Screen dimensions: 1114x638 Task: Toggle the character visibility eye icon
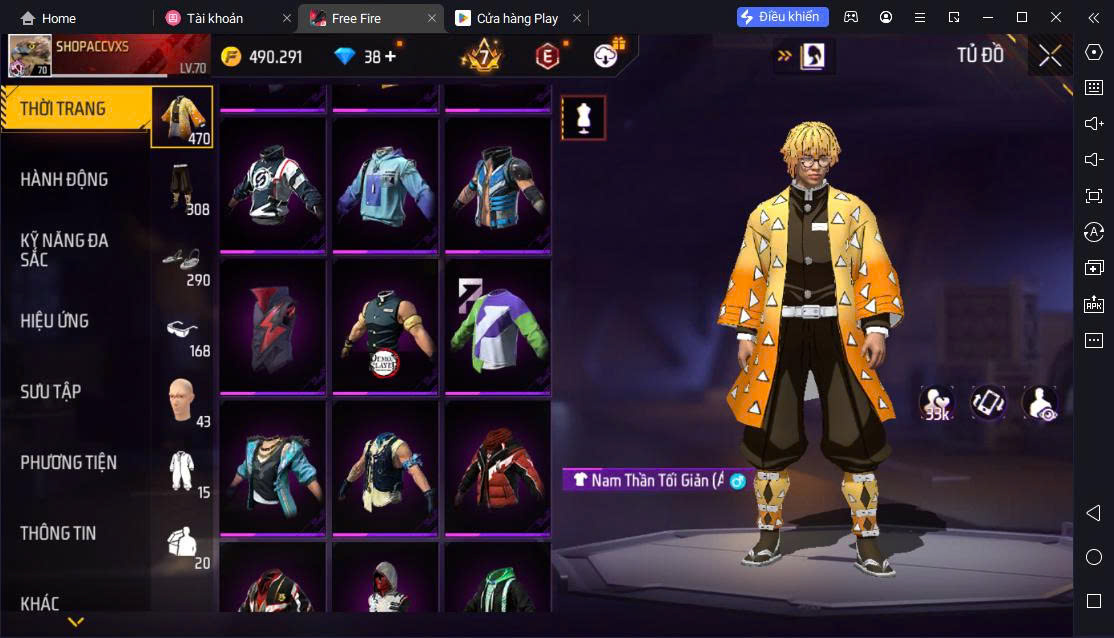point(1040,403)
